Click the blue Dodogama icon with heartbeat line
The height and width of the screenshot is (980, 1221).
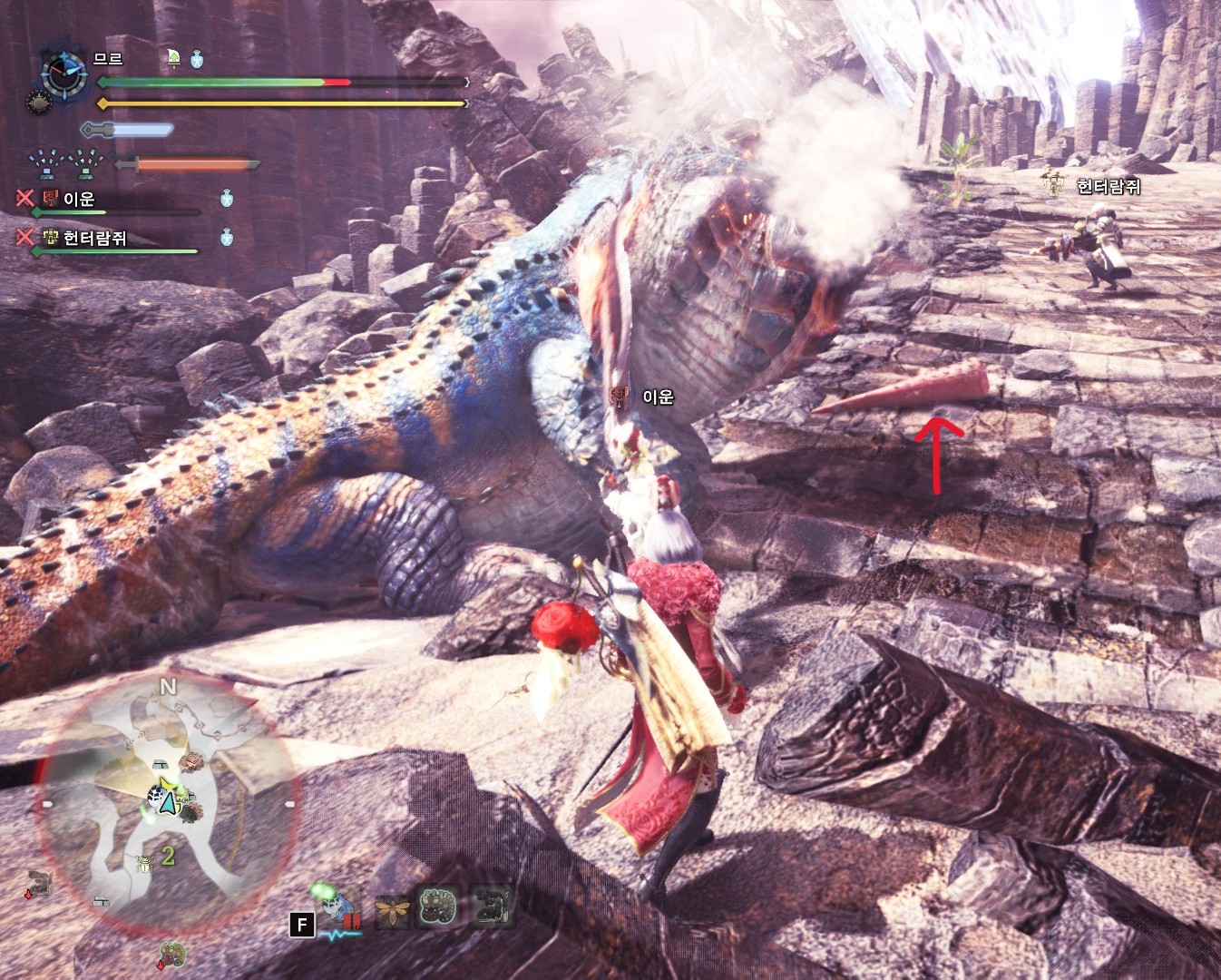(x=339, y=908)
